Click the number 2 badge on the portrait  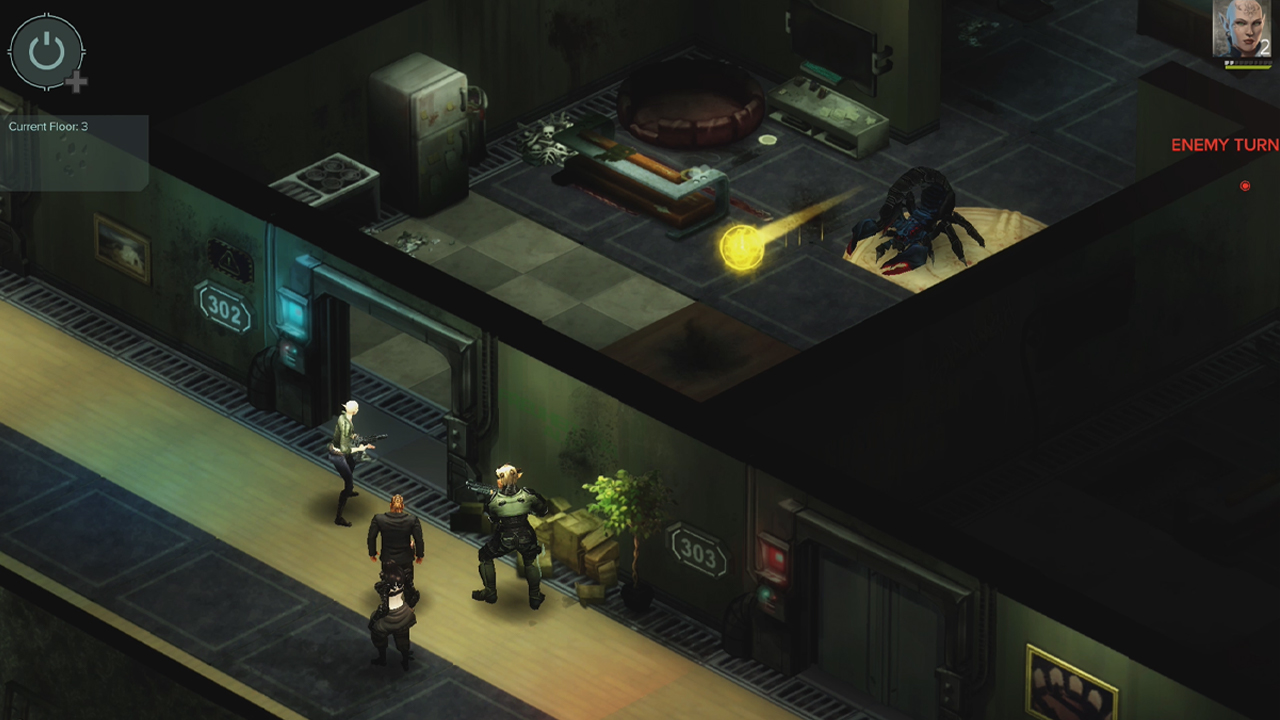1263,45
